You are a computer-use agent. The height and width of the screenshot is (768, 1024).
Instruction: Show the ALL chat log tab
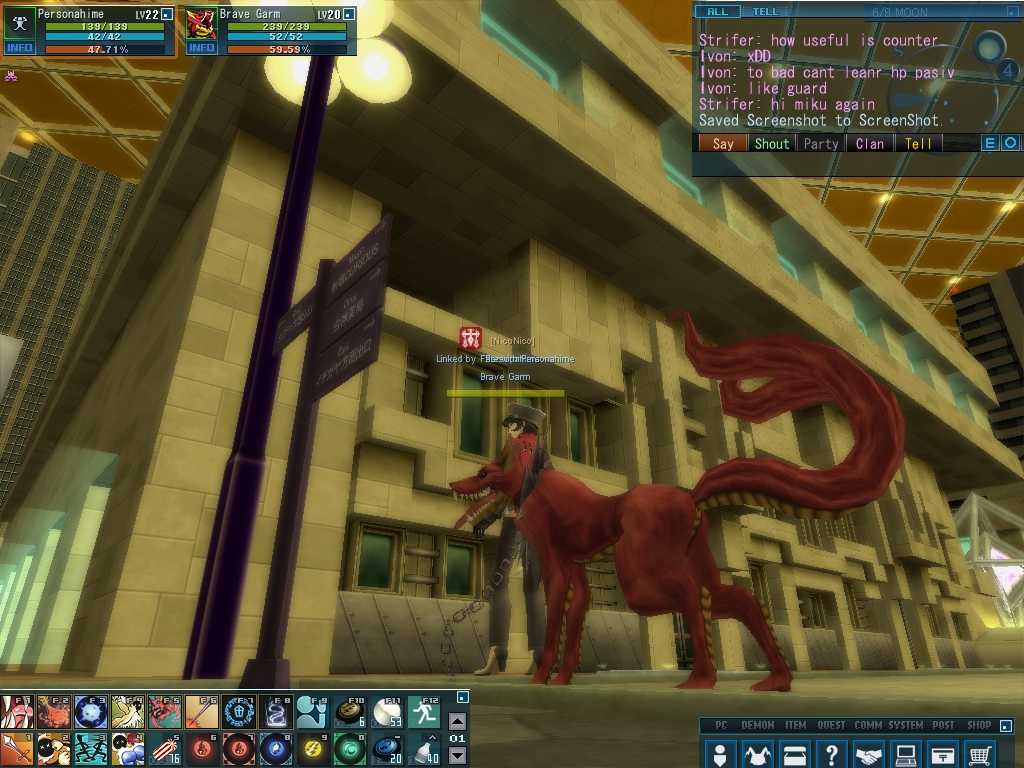(x=718, y=12)
